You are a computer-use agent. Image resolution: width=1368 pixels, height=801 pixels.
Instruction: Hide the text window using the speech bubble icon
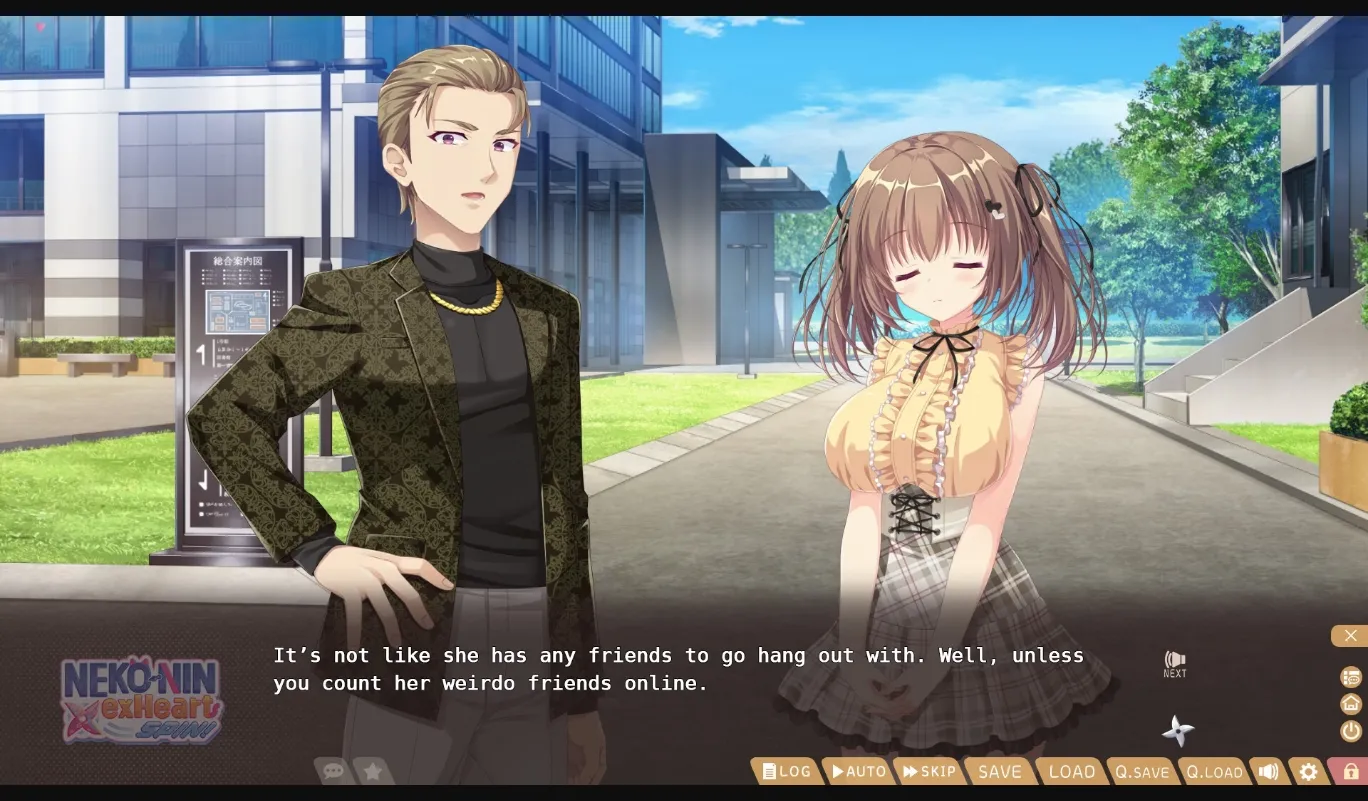pos(333,771)
